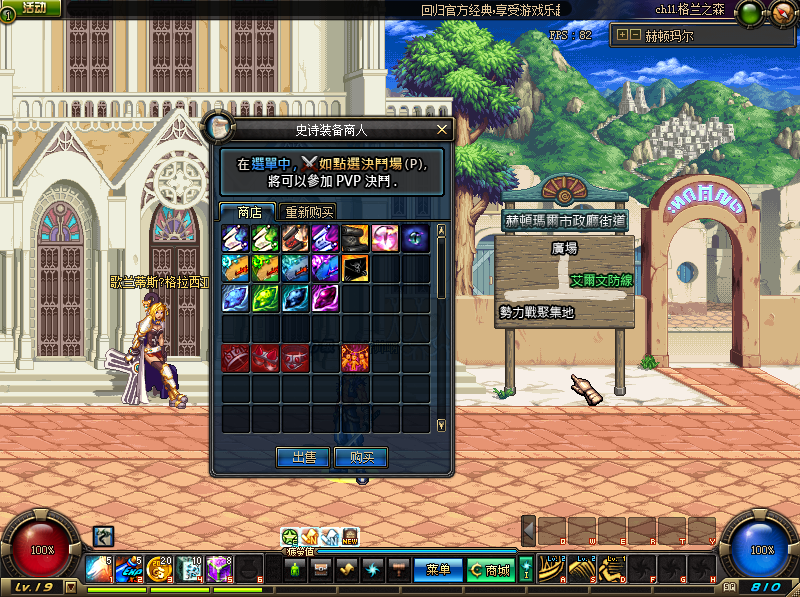Click the green orb button
This screenshot has height=597, width=800.
tap(748, 14)
